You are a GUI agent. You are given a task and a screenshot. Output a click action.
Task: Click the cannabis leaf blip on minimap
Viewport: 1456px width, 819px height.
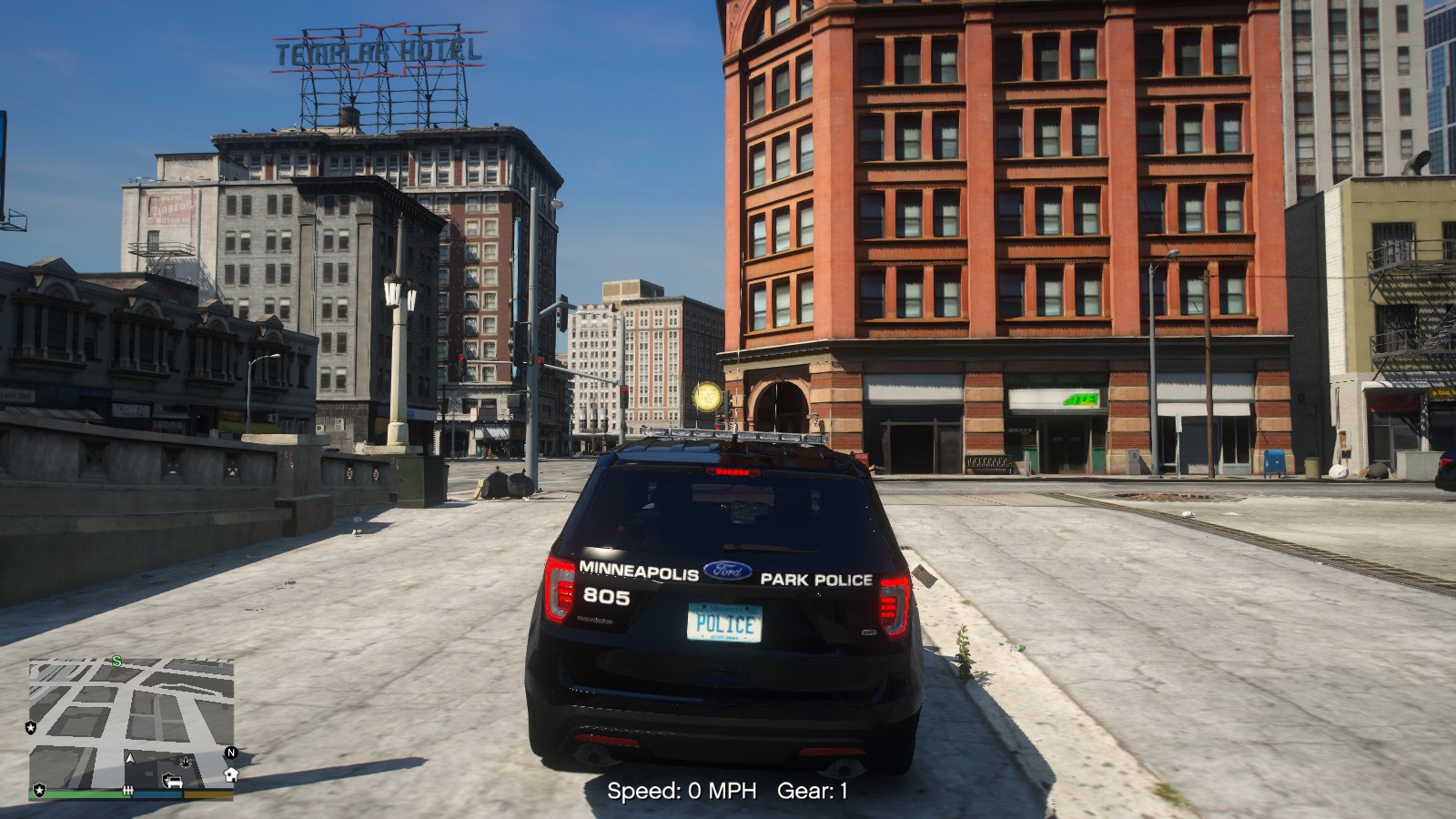point(187,761)
